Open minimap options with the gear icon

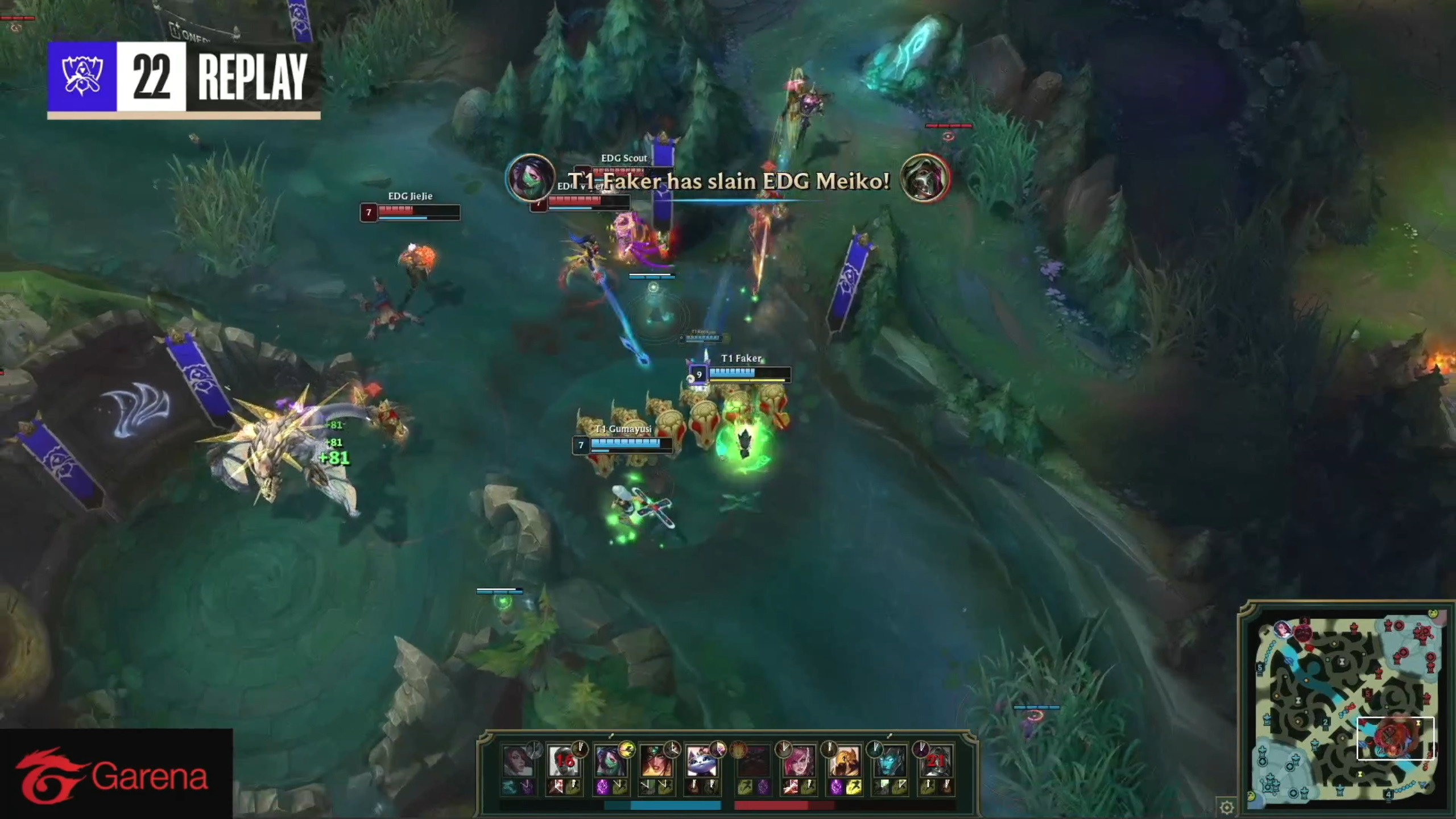click(1227, 806)
